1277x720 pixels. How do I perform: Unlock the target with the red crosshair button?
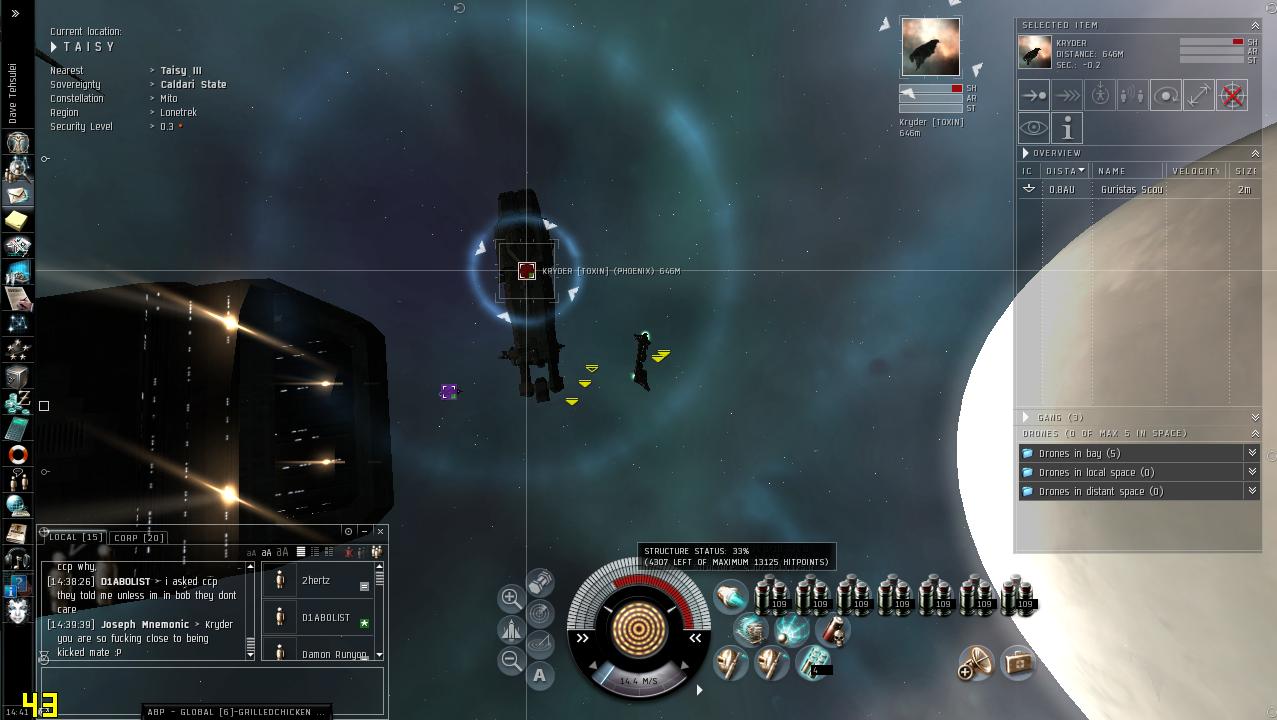tap(1232, 96)
